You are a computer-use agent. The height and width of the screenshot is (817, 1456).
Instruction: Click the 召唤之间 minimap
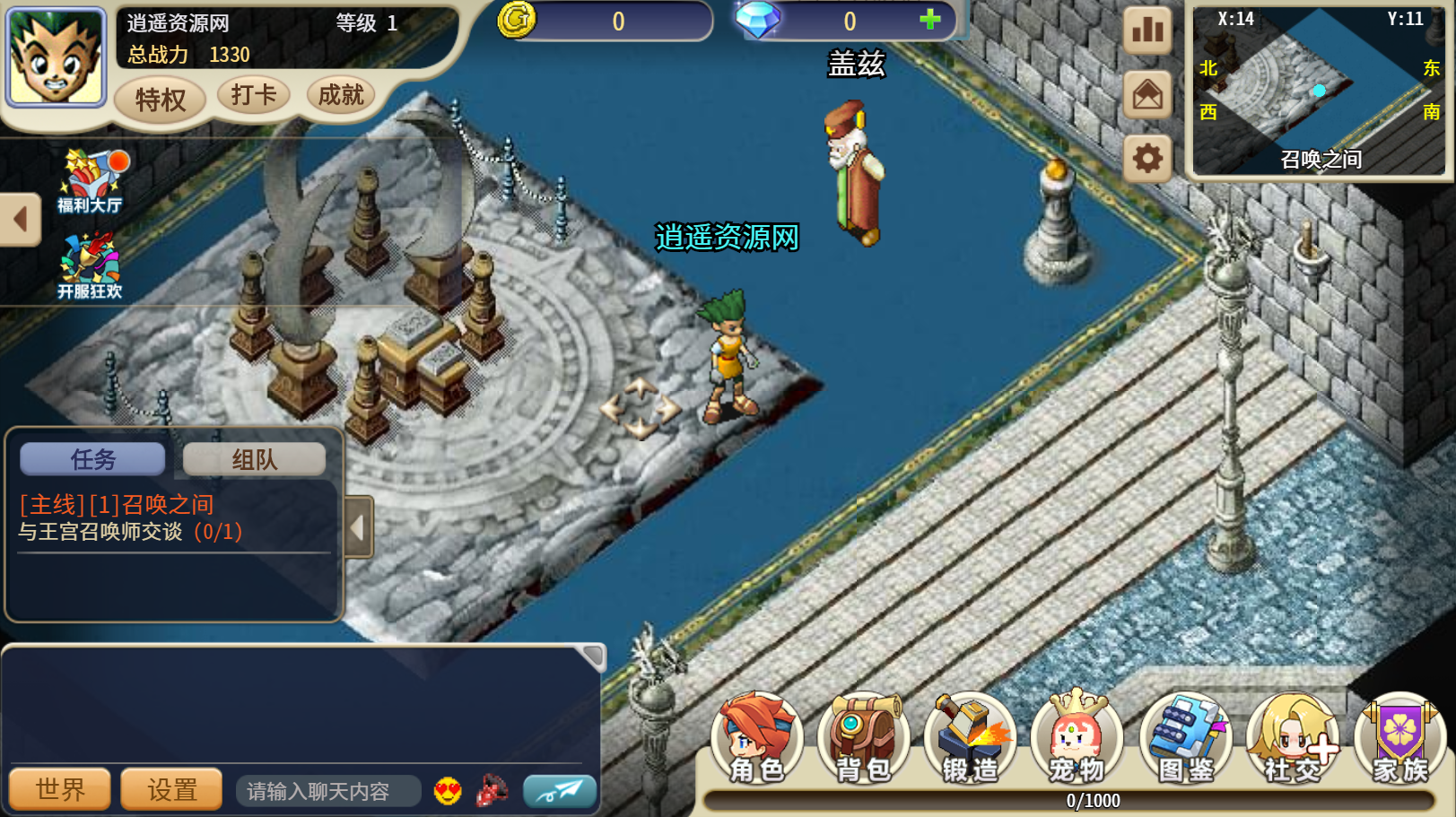(x=1319, y=90)
